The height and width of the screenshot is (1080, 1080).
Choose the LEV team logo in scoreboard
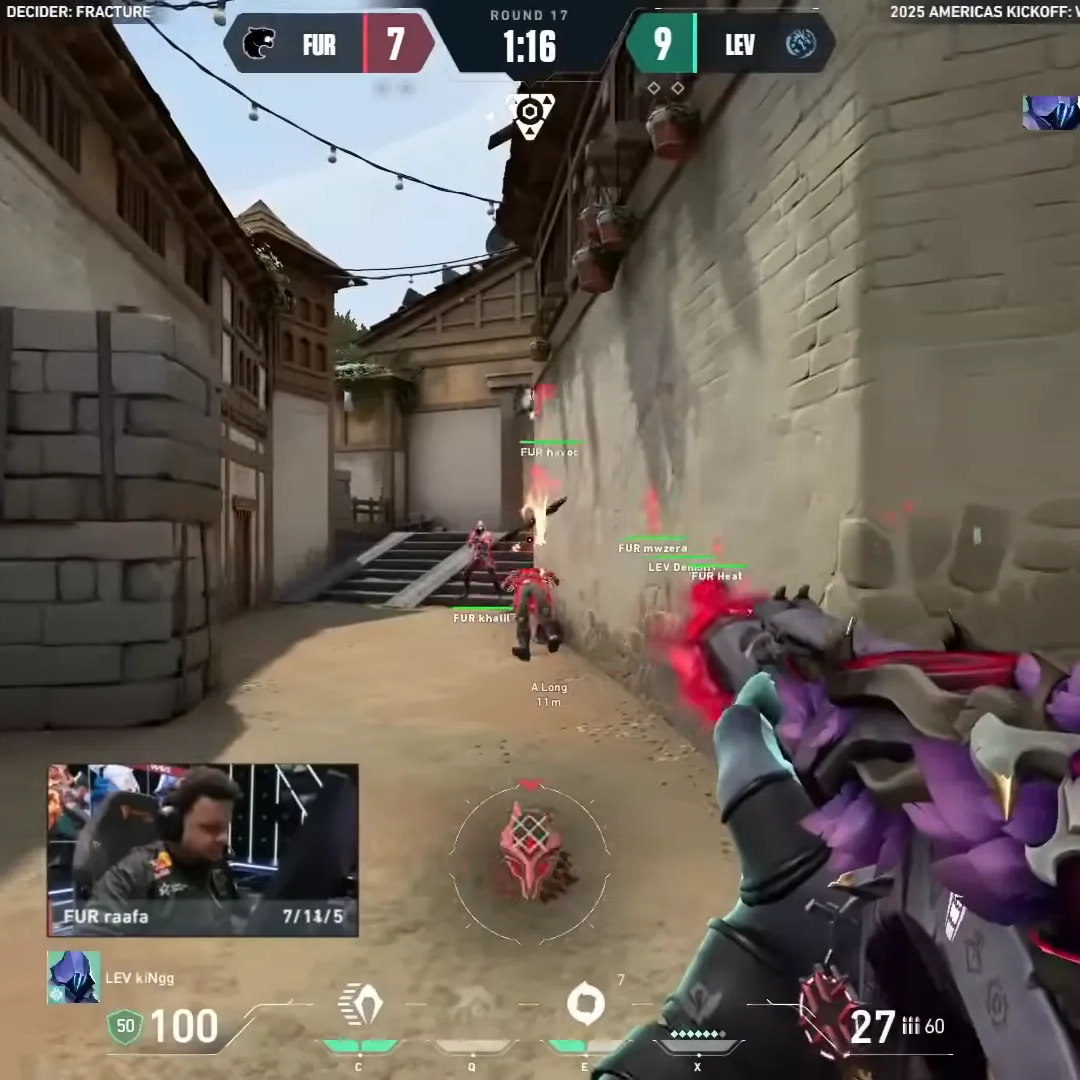[800, 44]
